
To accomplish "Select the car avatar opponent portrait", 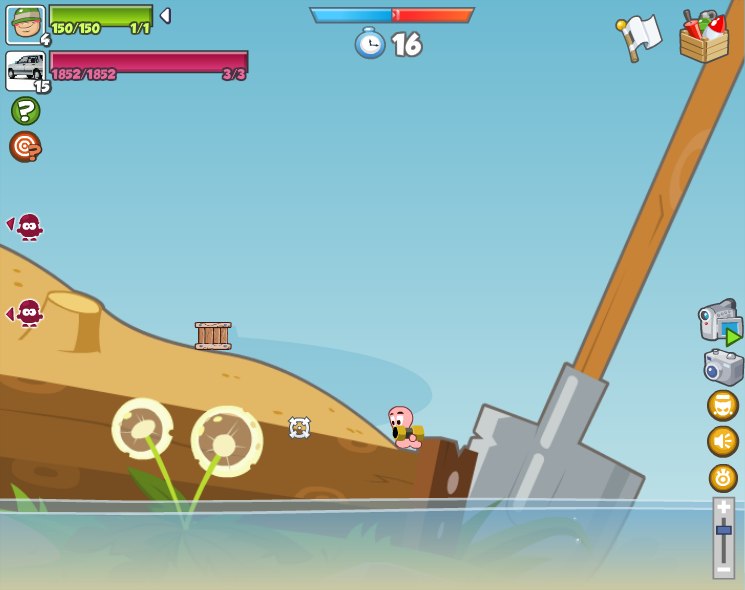I will point(25,69).
